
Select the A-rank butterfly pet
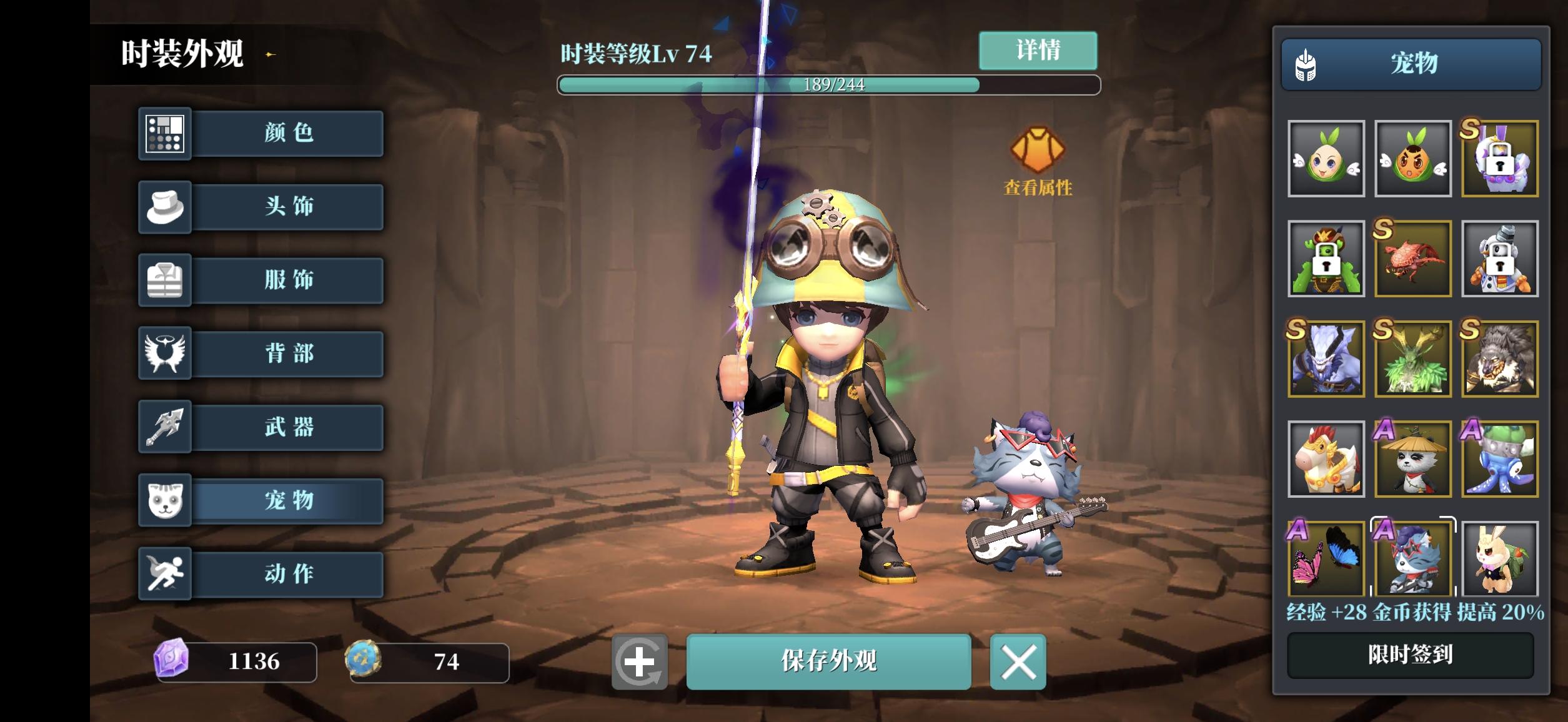[1326, 559]
